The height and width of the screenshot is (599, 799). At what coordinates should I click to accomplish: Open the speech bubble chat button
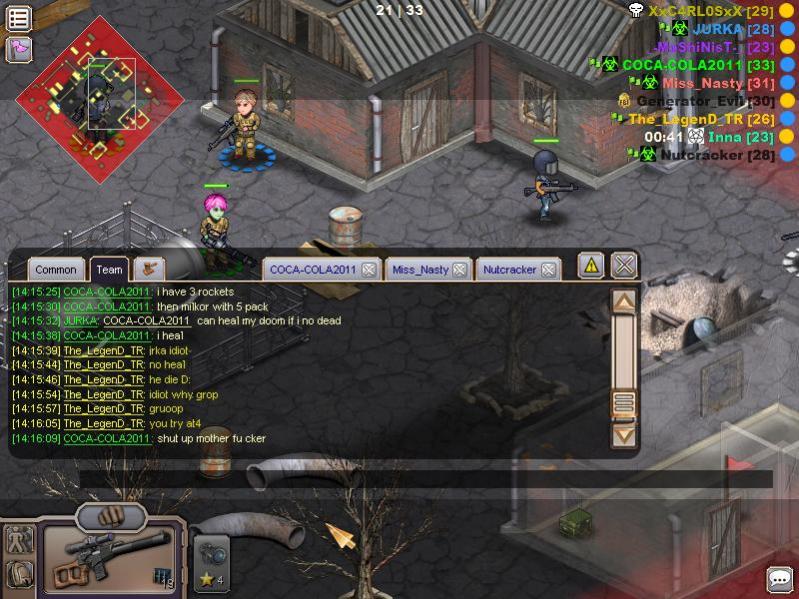click(x=780, y=579)
